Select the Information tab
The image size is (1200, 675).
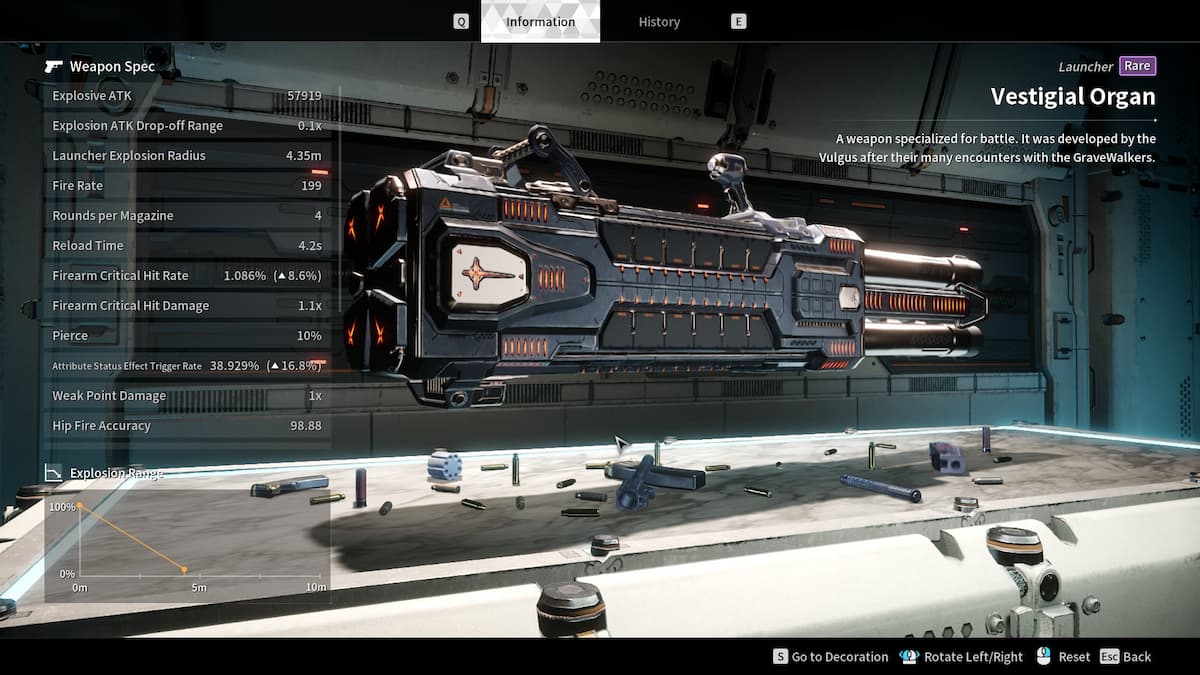[540, 21]
